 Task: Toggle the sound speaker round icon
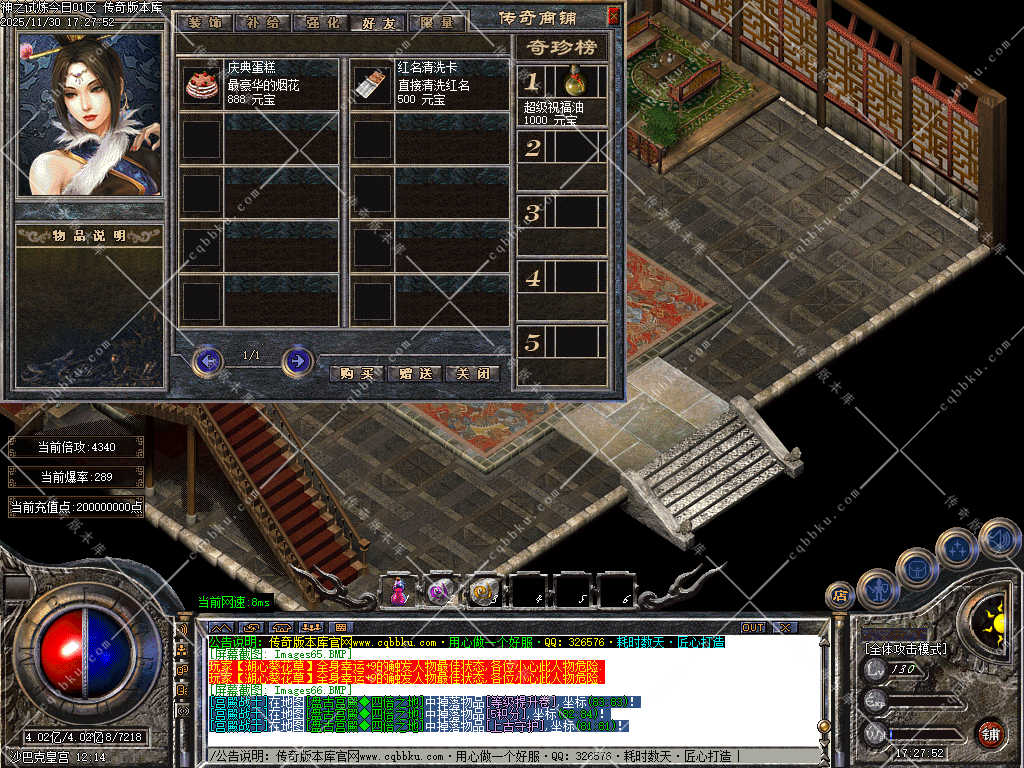998,538
